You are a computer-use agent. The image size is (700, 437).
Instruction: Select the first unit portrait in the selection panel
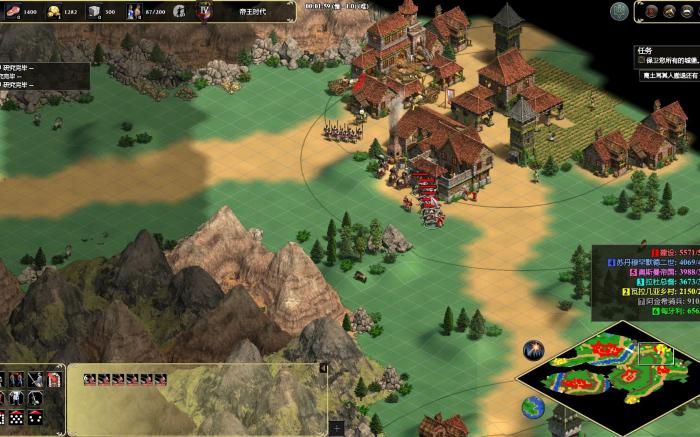(x=88, y=379)
